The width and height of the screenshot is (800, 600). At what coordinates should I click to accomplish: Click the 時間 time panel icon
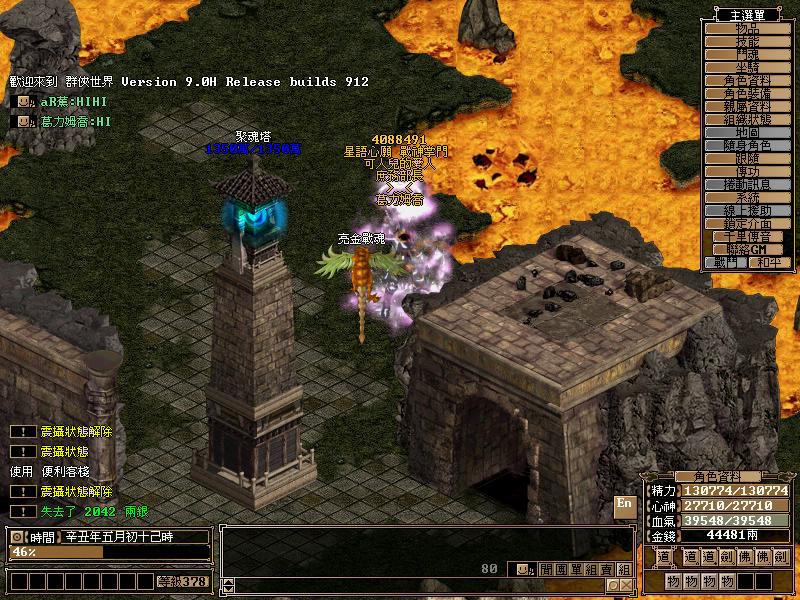17,537
